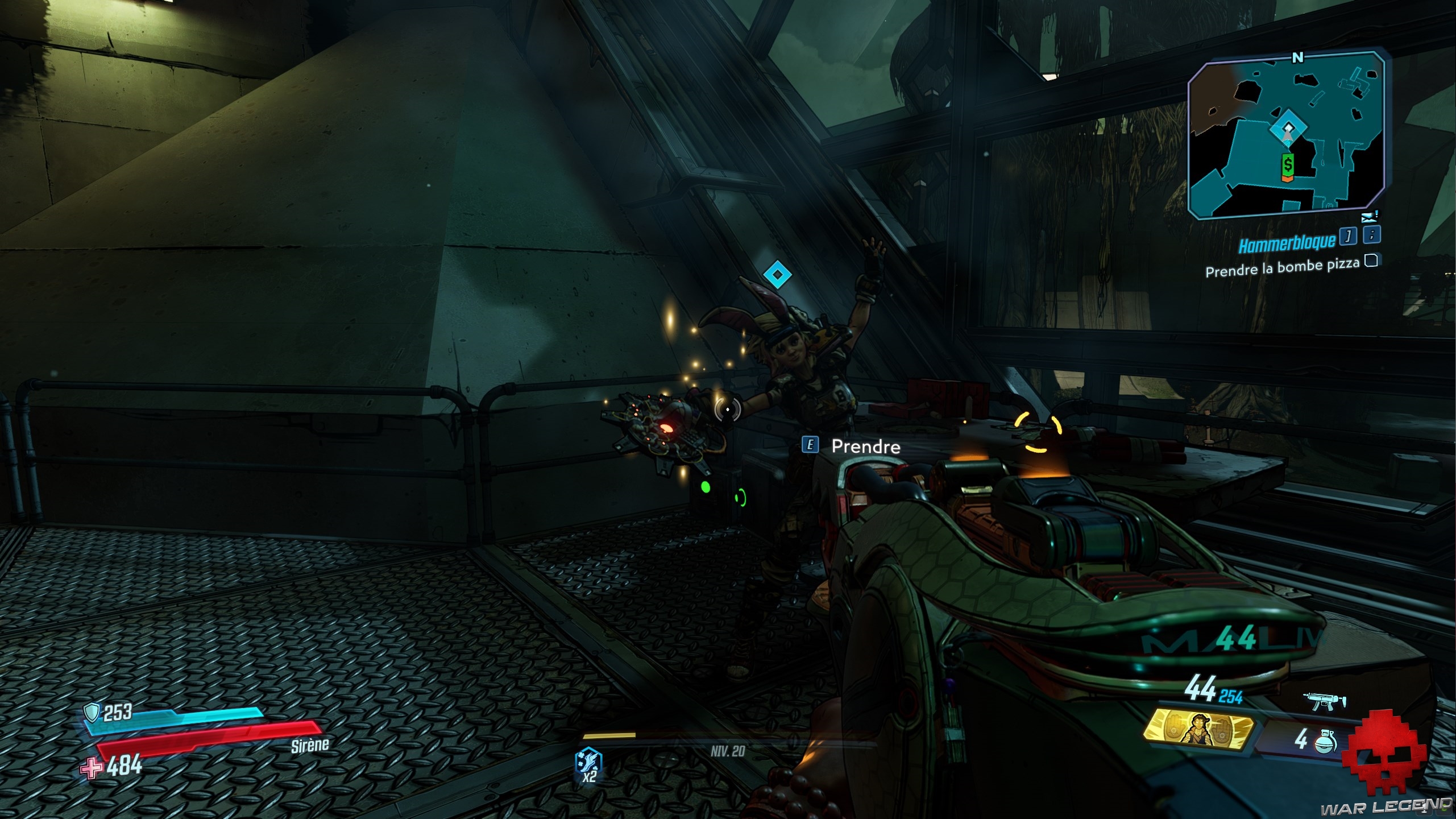Choose the SMG weapon type icon
This screenshot has width=1456, height=819.
[1326, 703]
